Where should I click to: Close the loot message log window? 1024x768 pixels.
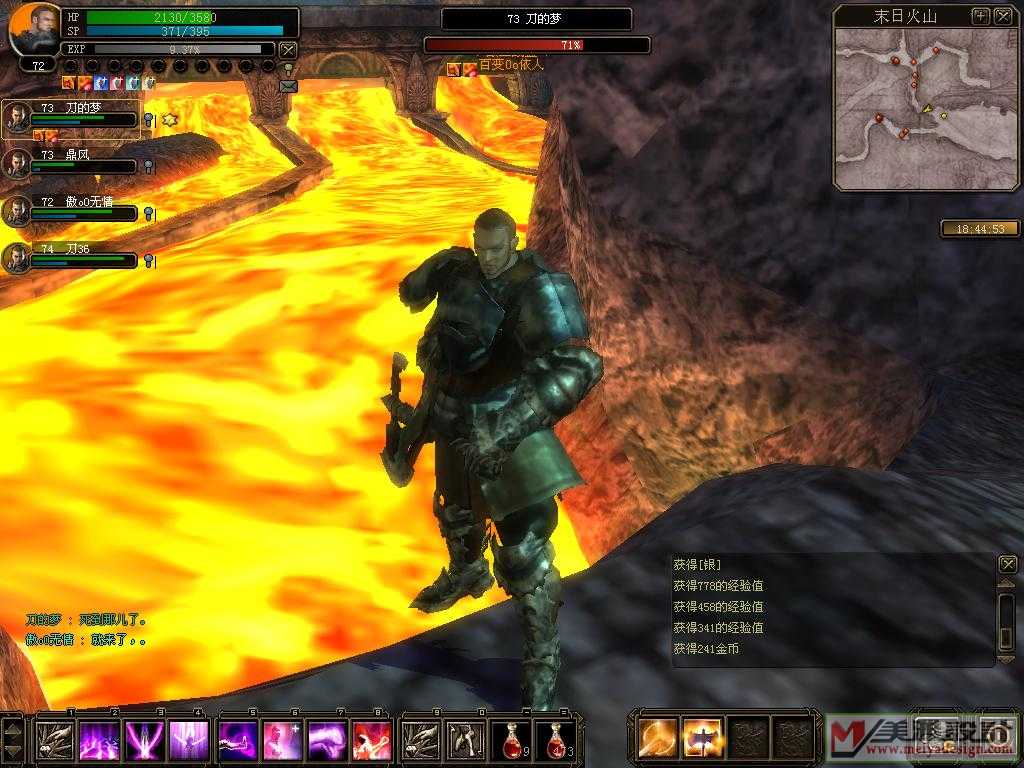click(1007, 564)
